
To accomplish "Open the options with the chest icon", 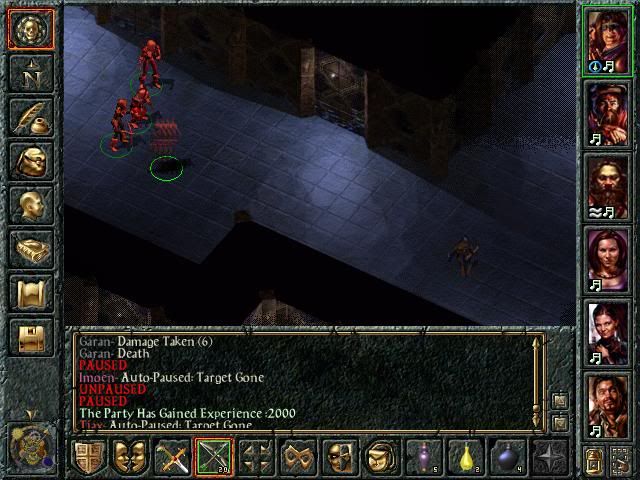I will [x=30, y=338].
